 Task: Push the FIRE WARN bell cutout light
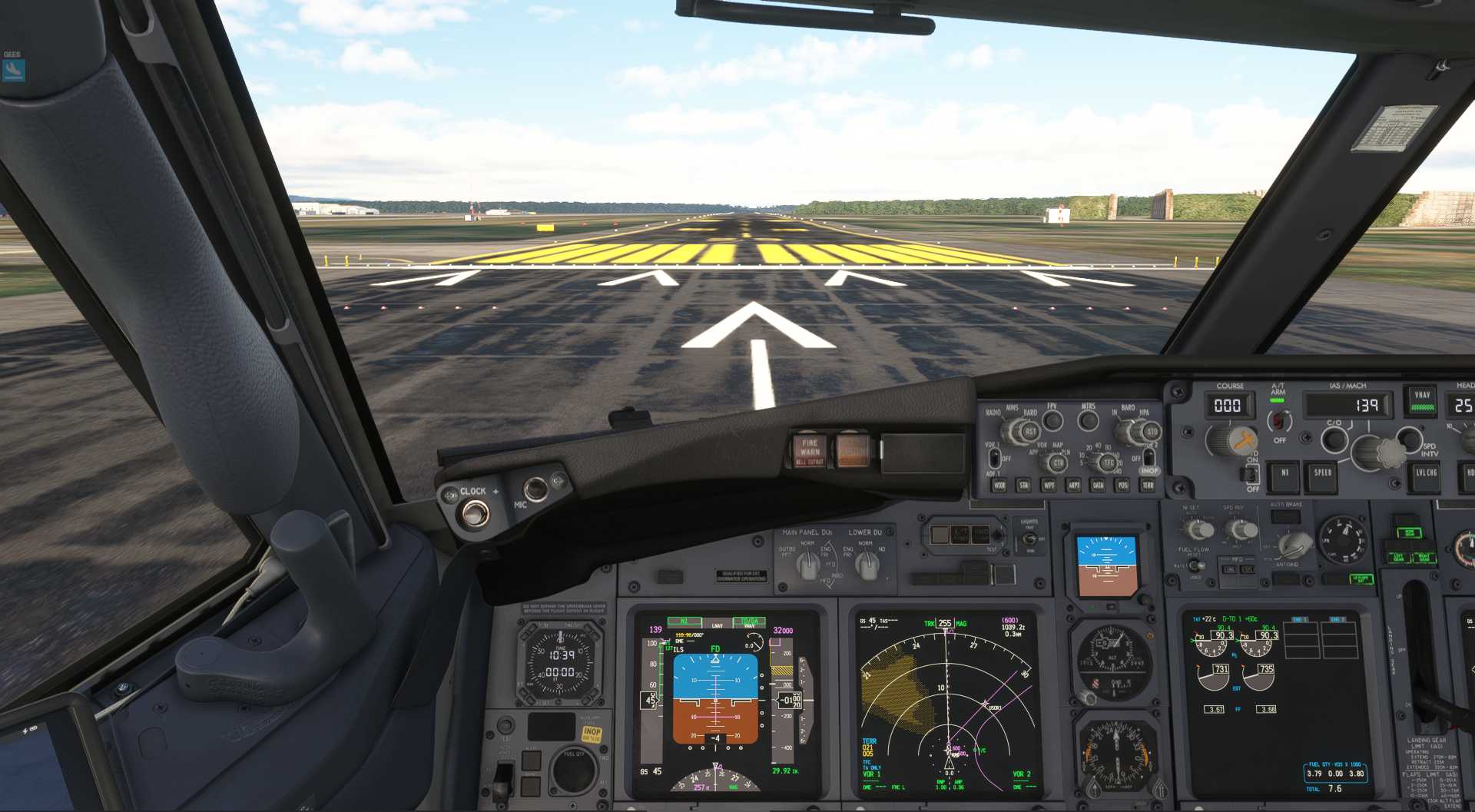tap(810, 452)
